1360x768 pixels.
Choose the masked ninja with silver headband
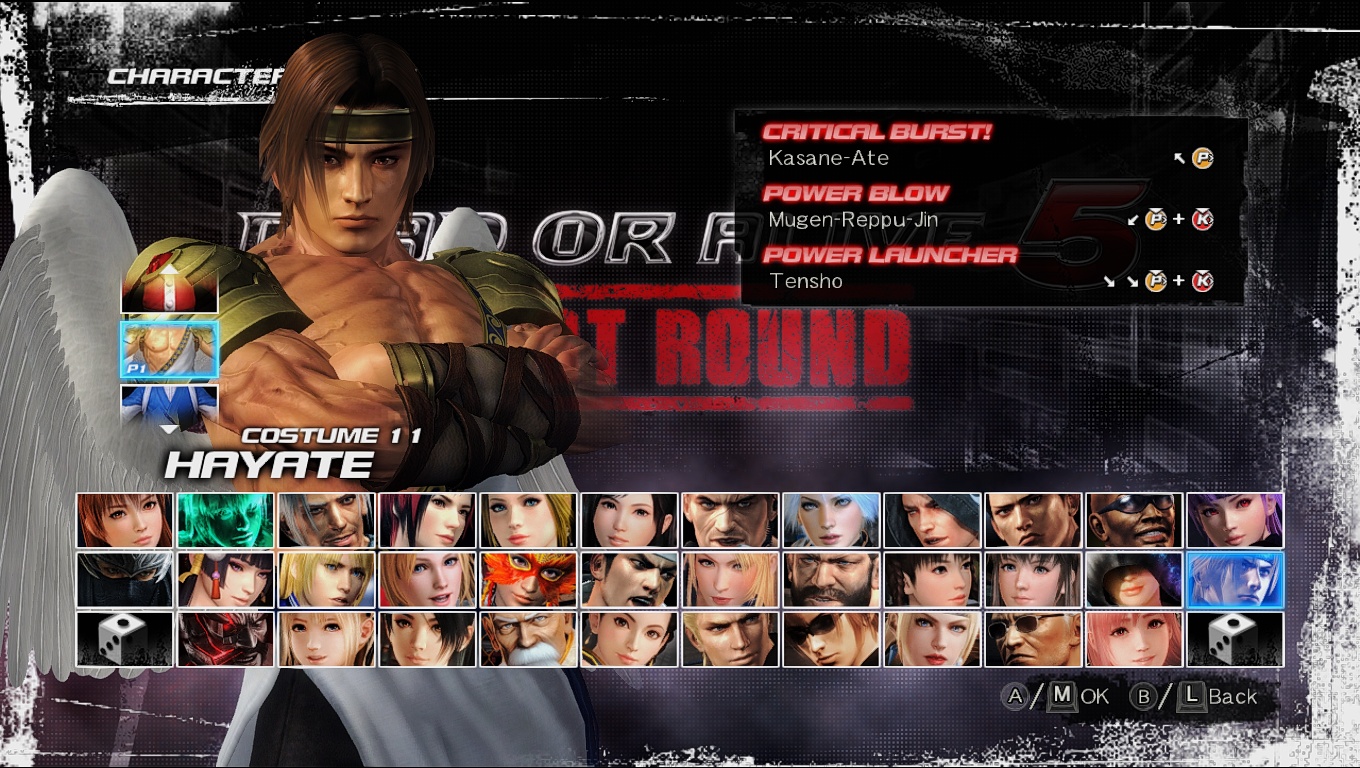(124, 580)
